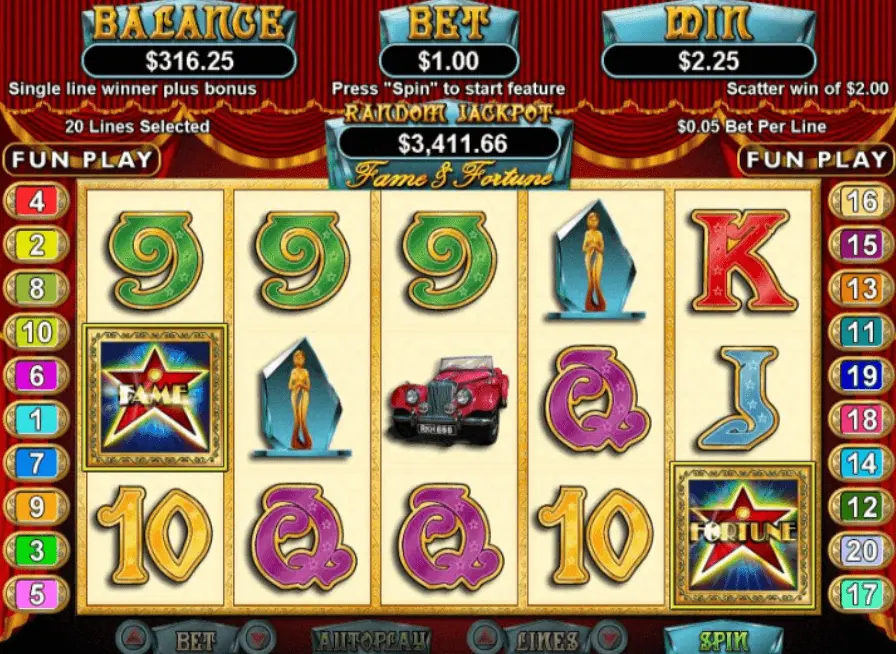Select payline number 4 marker
This screenshot has width=896, height=654.
(x=37, y=201)
